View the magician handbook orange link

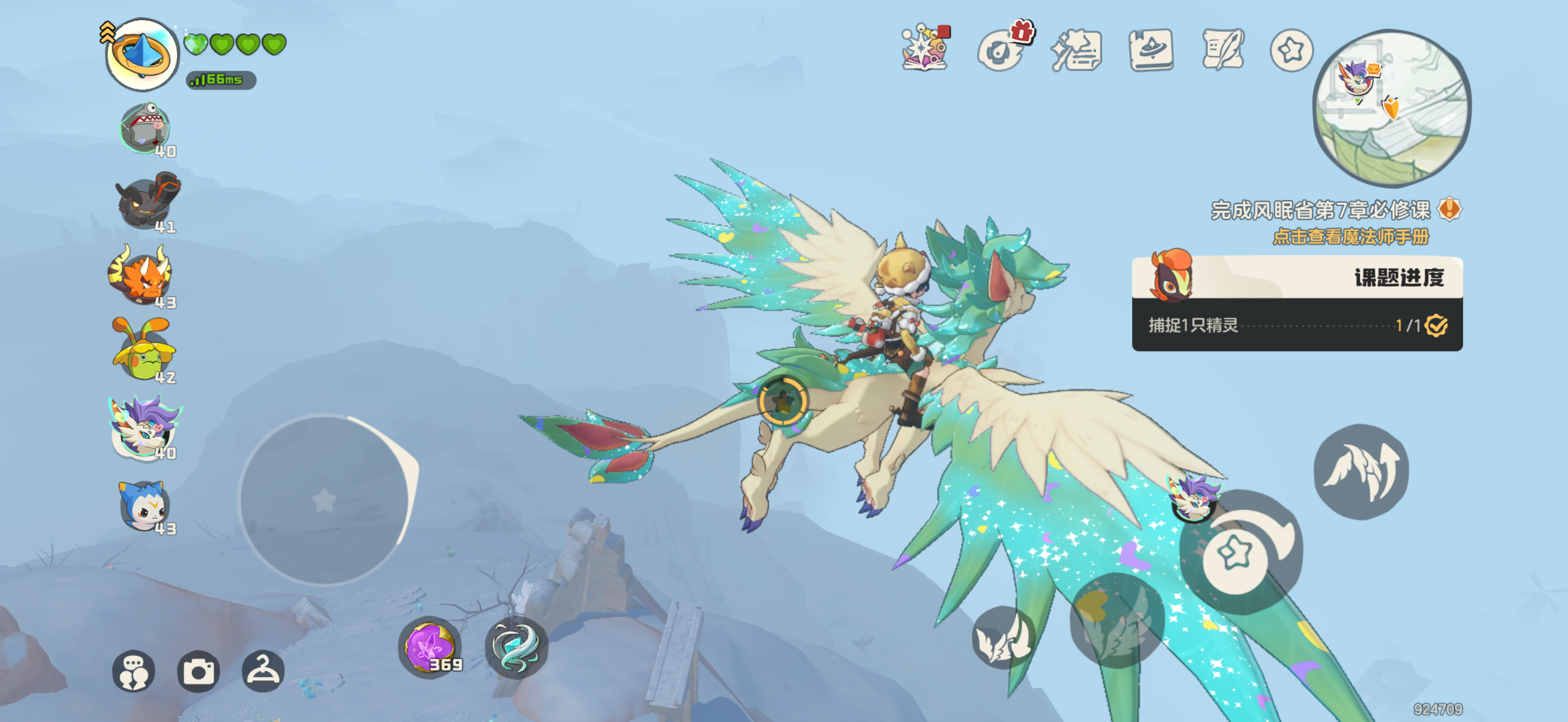click(1350, 236)
